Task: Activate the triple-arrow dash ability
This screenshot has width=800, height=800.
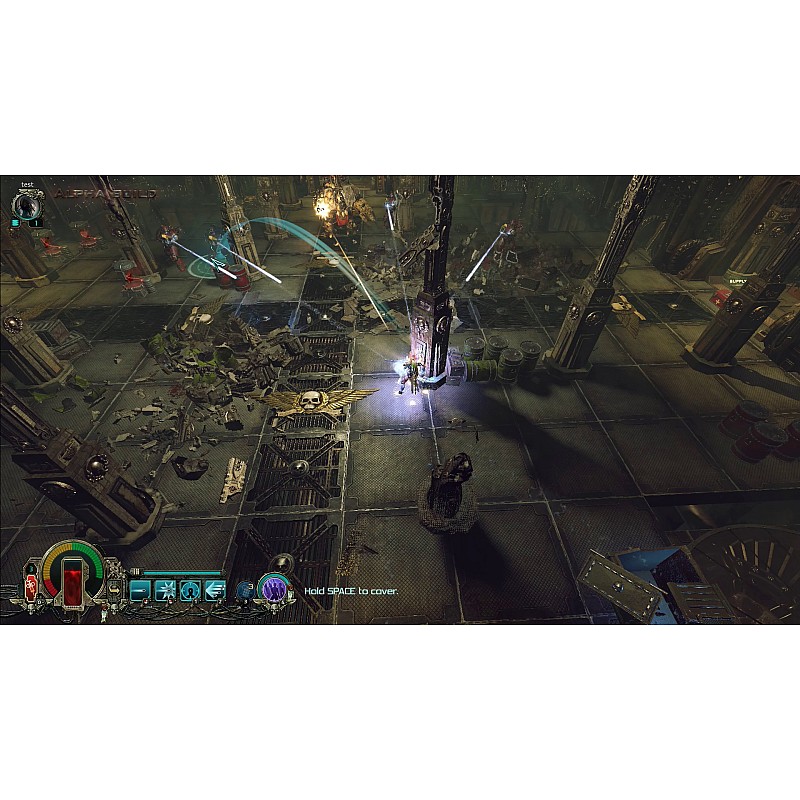Action: click(x=214, y=589)
